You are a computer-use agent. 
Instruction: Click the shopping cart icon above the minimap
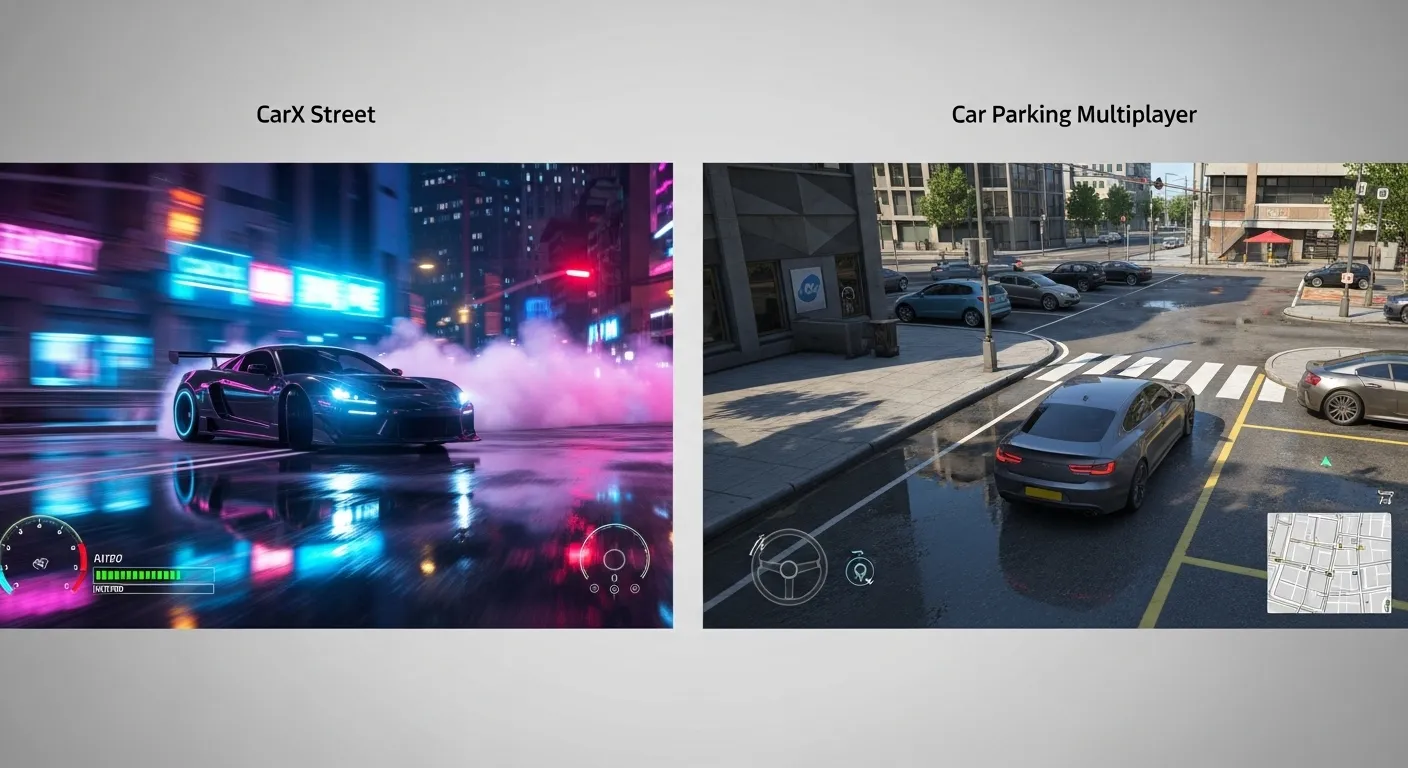point(1383,497)
